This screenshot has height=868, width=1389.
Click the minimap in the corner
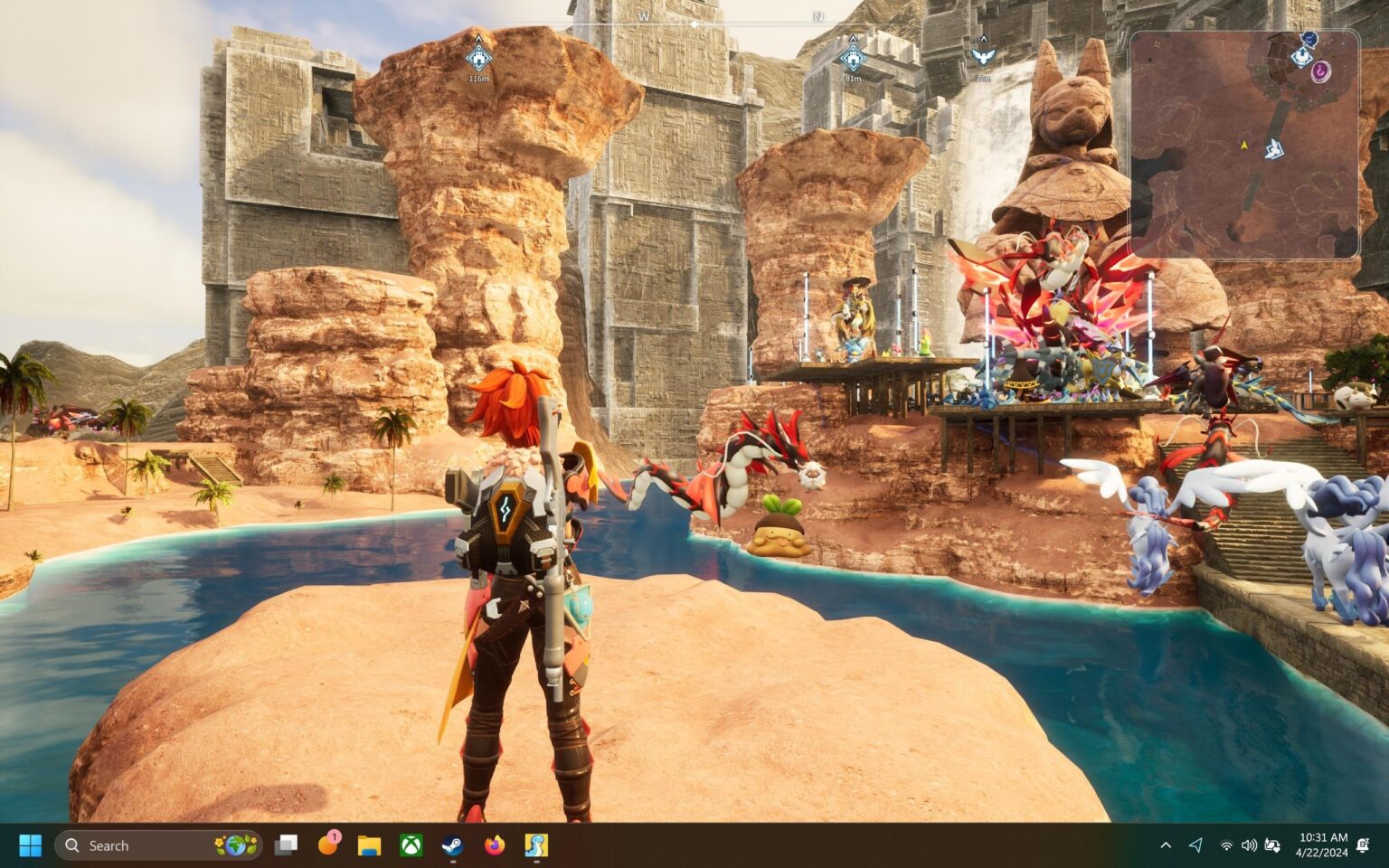click(1243, 145)
